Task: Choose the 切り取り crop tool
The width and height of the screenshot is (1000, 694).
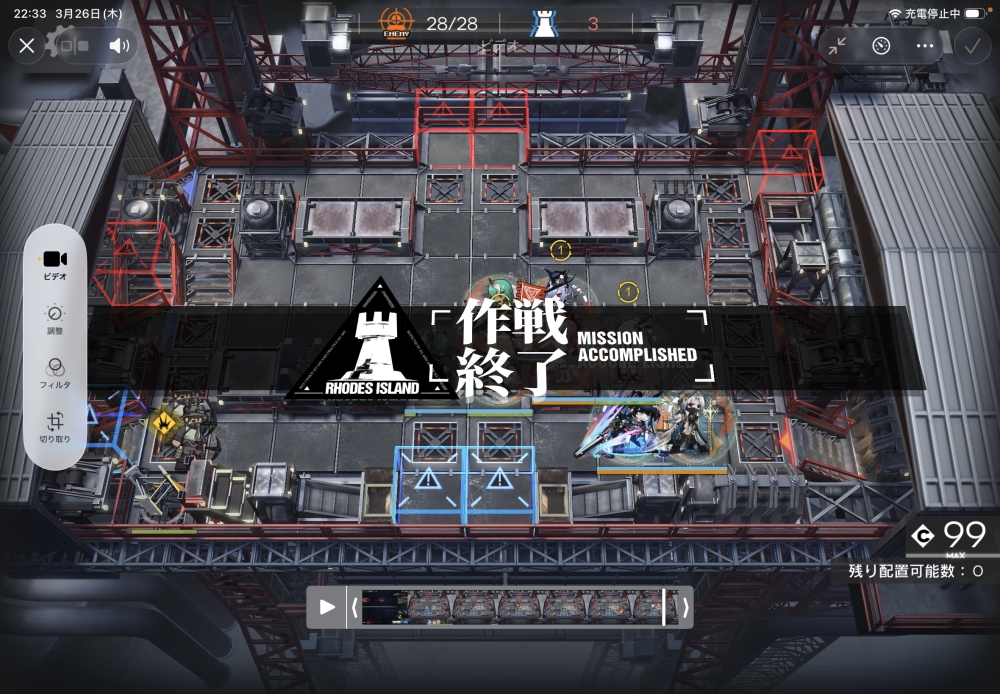Action: coord(55,427)
